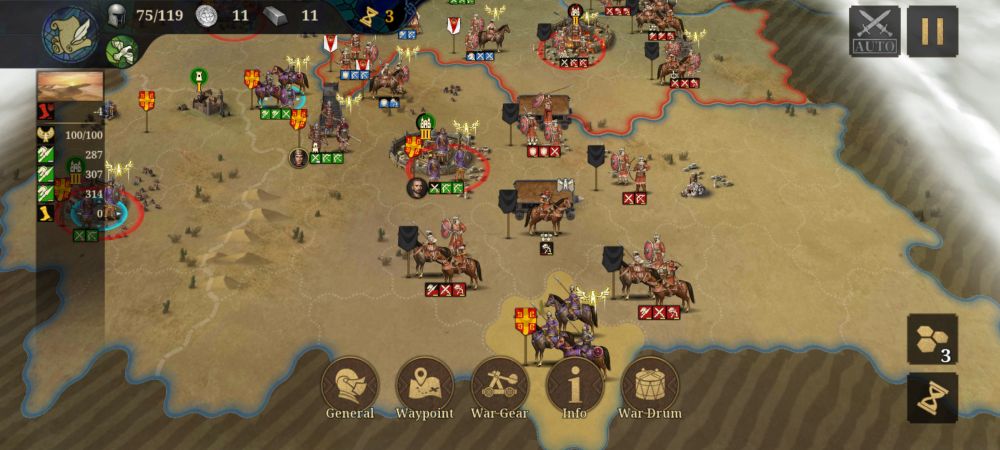Open the War-Gear menu

tap(500, 385)
